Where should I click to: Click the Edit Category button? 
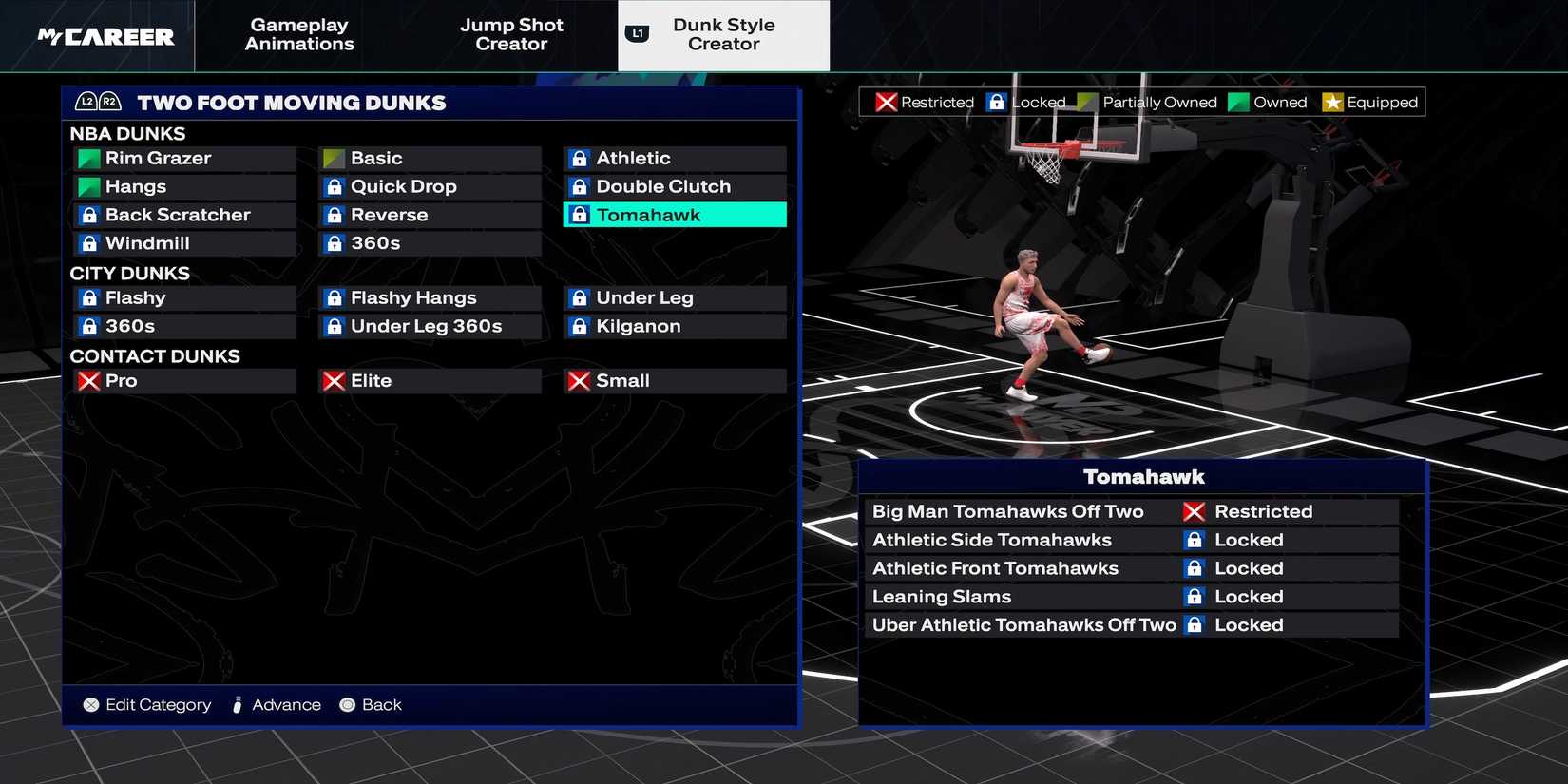coord(145,704)
